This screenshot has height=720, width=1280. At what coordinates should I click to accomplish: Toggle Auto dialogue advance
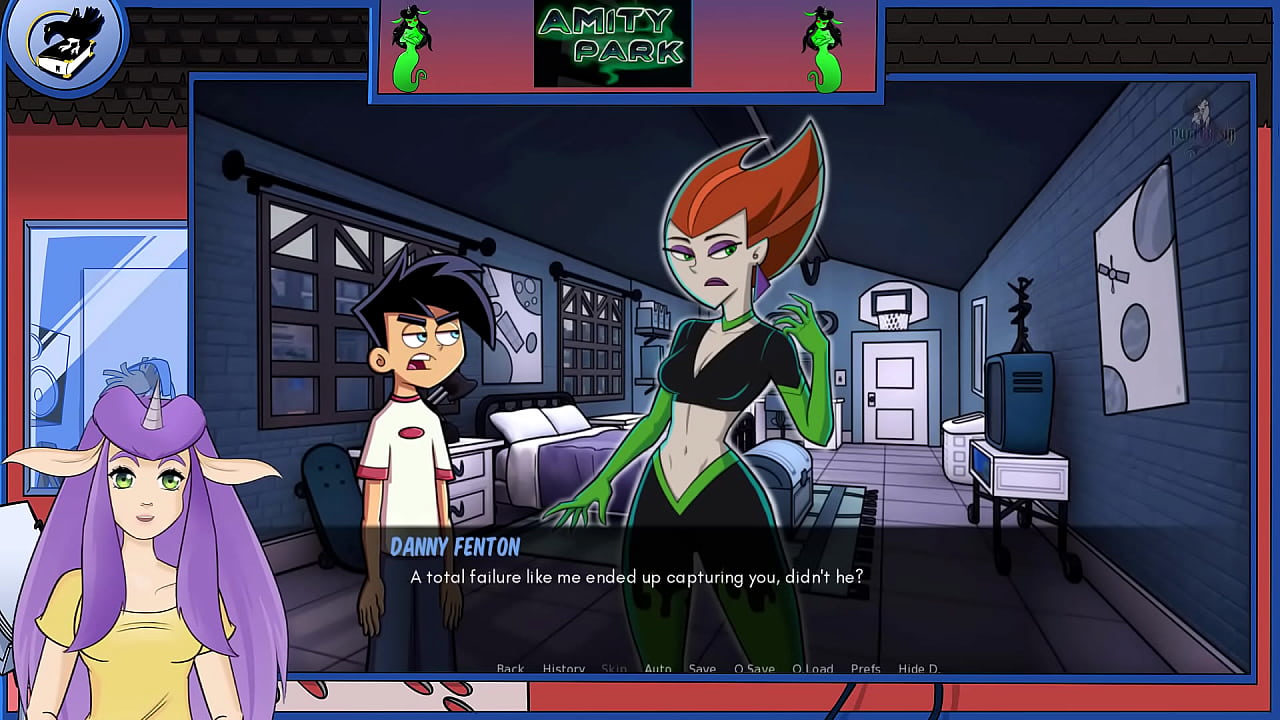(x=658, y=668)
